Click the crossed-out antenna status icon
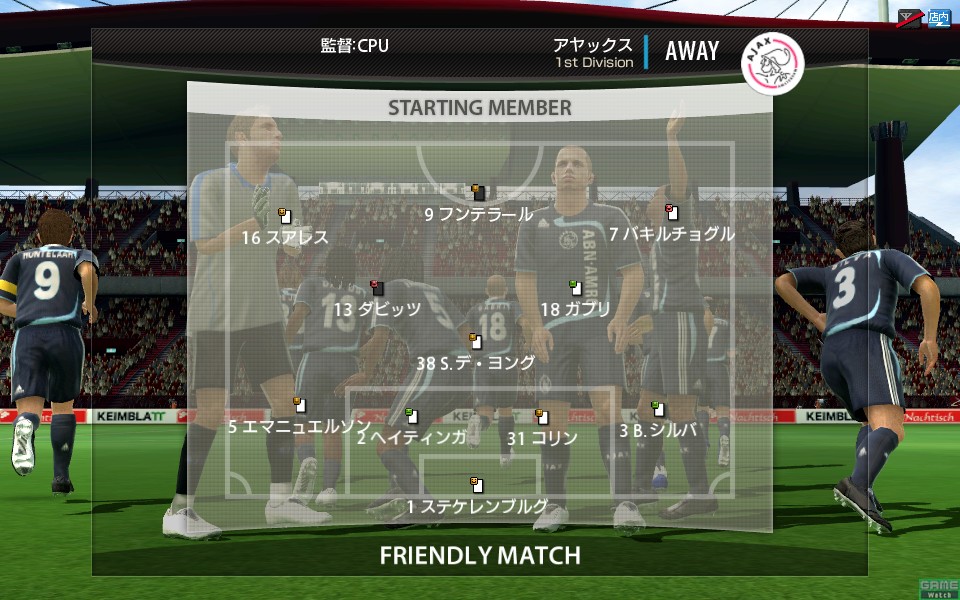Viewport: 960px width, 600px height. point(909,17)
